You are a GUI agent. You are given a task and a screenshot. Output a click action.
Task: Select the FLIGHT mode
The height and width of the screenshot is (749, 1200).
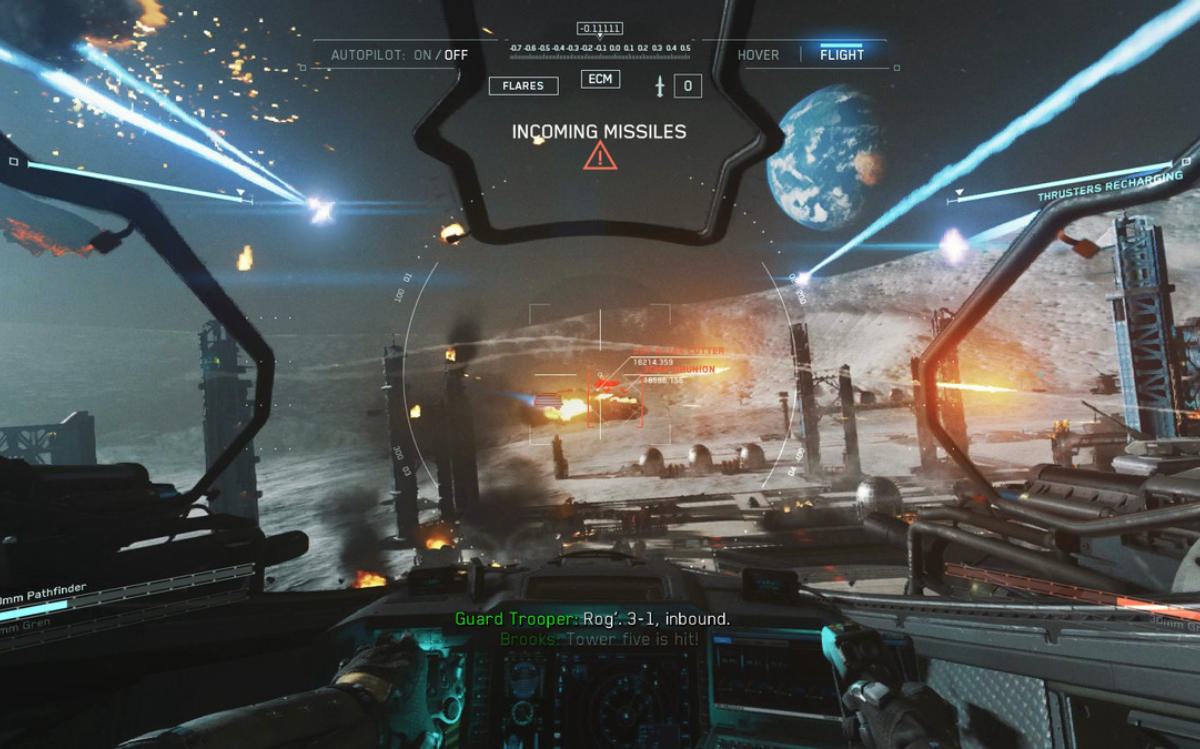842,55
